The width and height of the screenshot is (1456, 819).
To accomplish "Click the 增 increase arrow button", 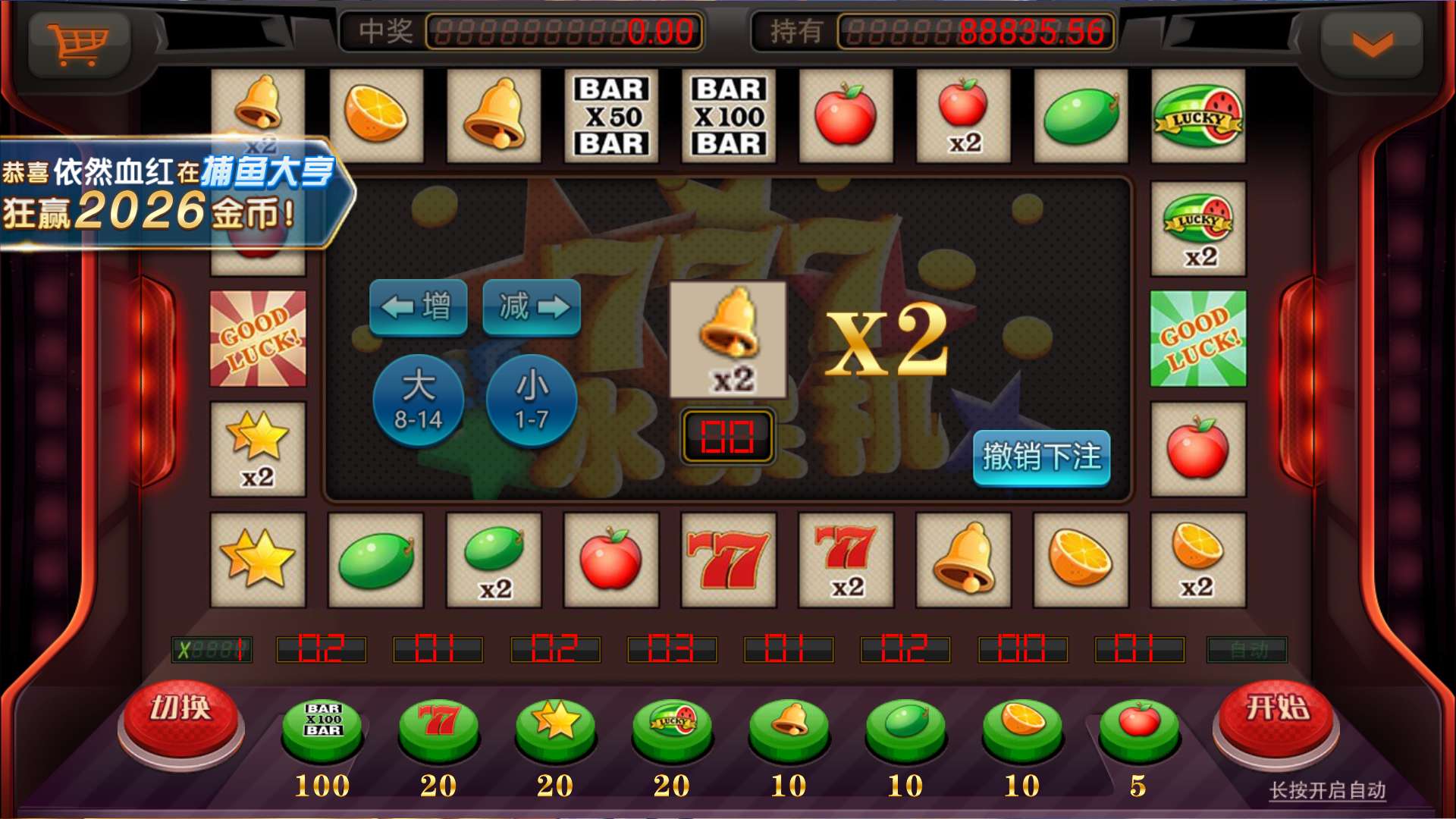I will click(419, 306).
